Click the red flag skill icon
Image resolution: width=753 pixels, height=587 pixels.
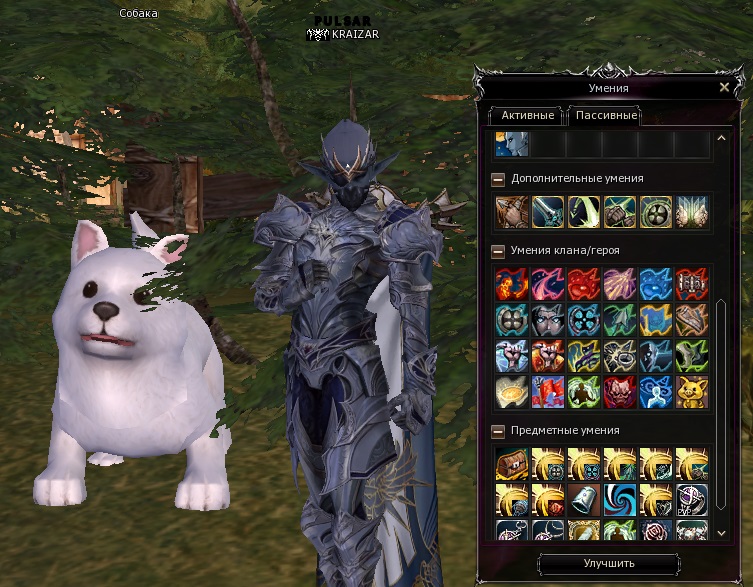tap(547, 391)
